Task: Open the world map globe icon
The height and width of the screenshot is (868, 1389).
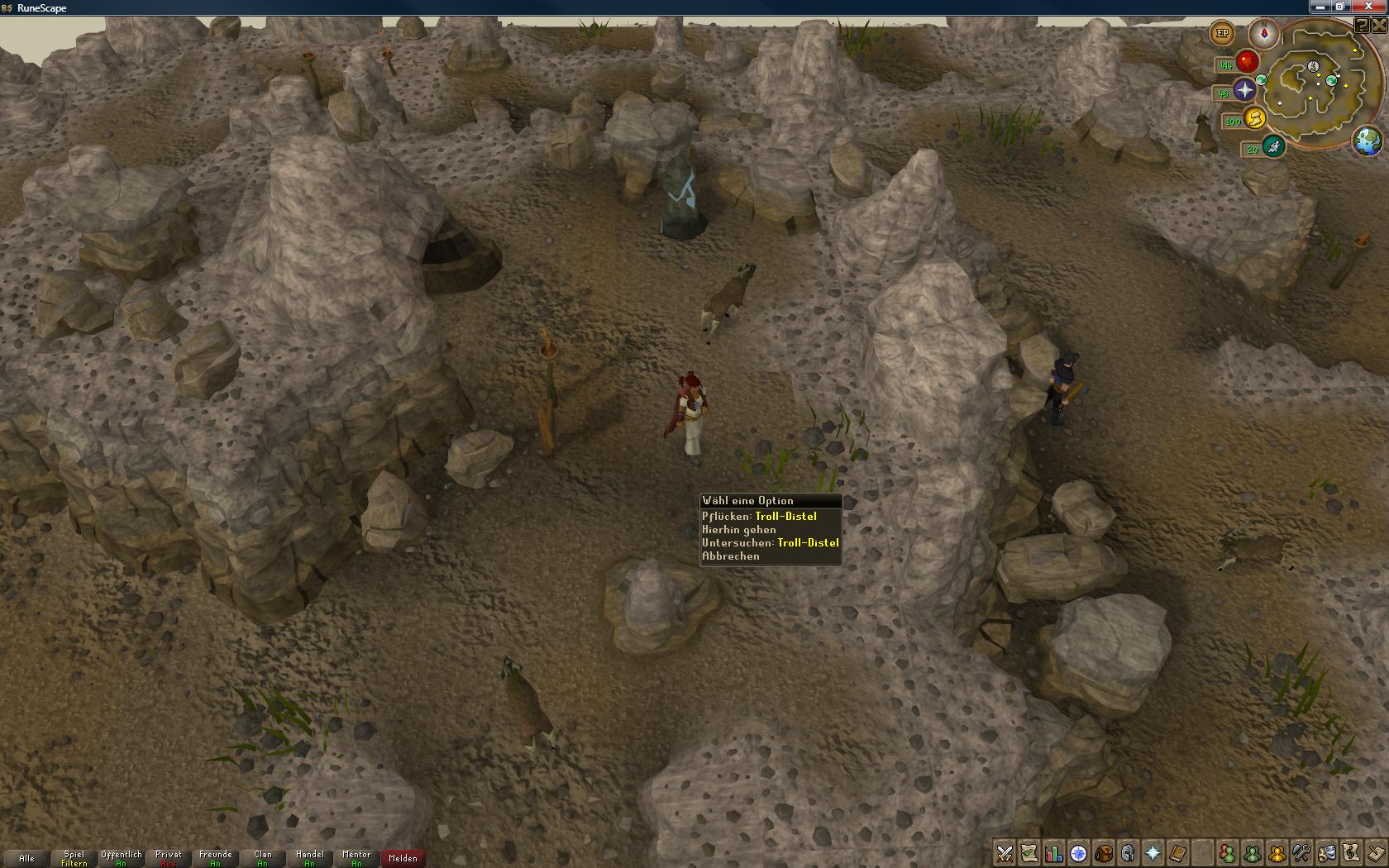Action: point(1368,141)
